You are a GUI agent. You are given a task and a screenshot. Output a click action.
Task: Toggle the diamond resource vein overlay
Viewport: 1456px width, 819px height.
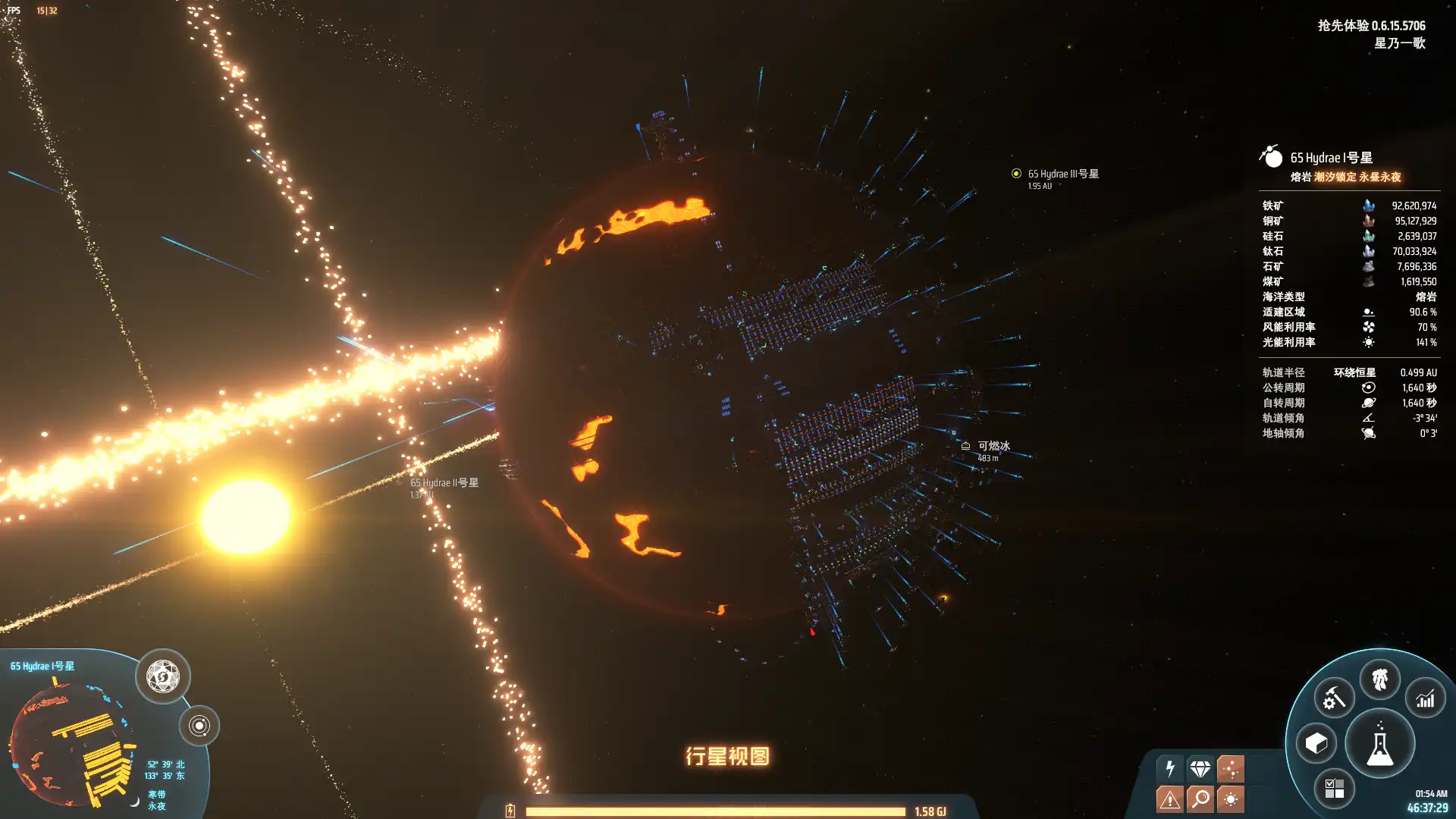coord(1200,768)
